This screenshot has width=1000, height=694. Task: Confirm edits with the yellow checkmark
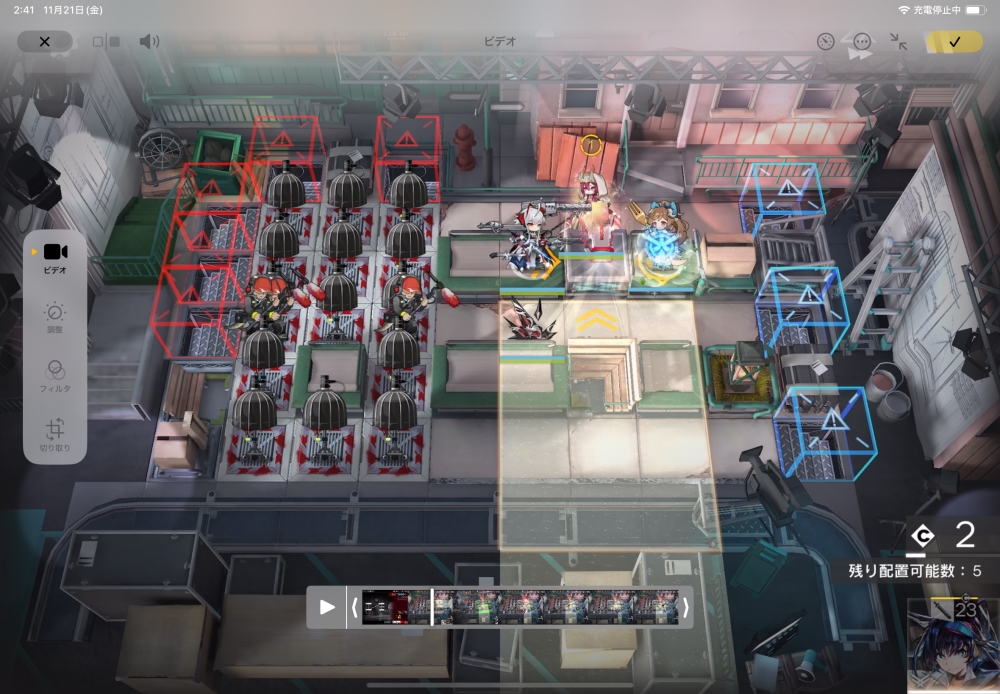click(953, 41)
